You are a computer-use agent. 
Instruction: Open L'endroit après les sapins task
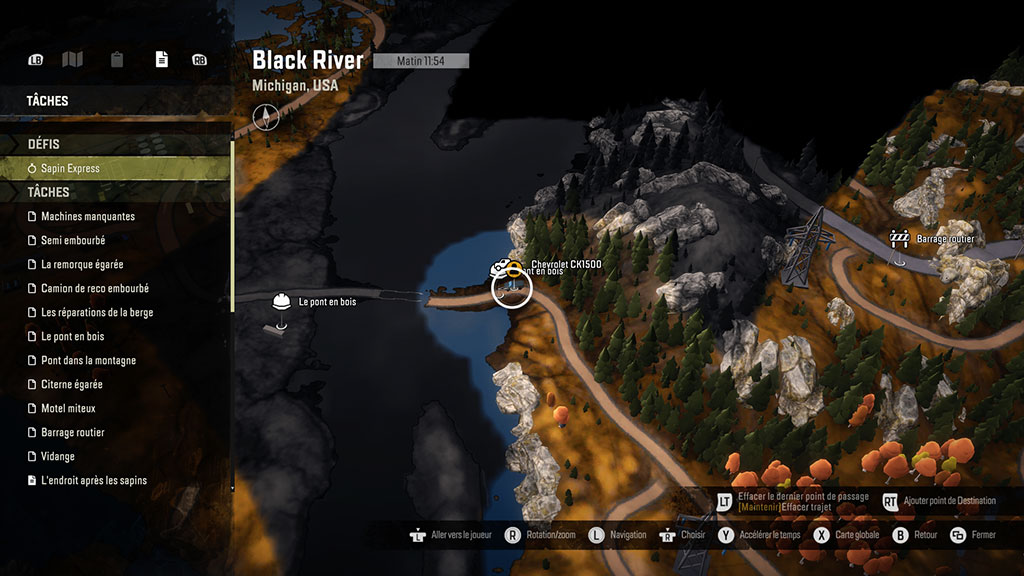[94, 481]
